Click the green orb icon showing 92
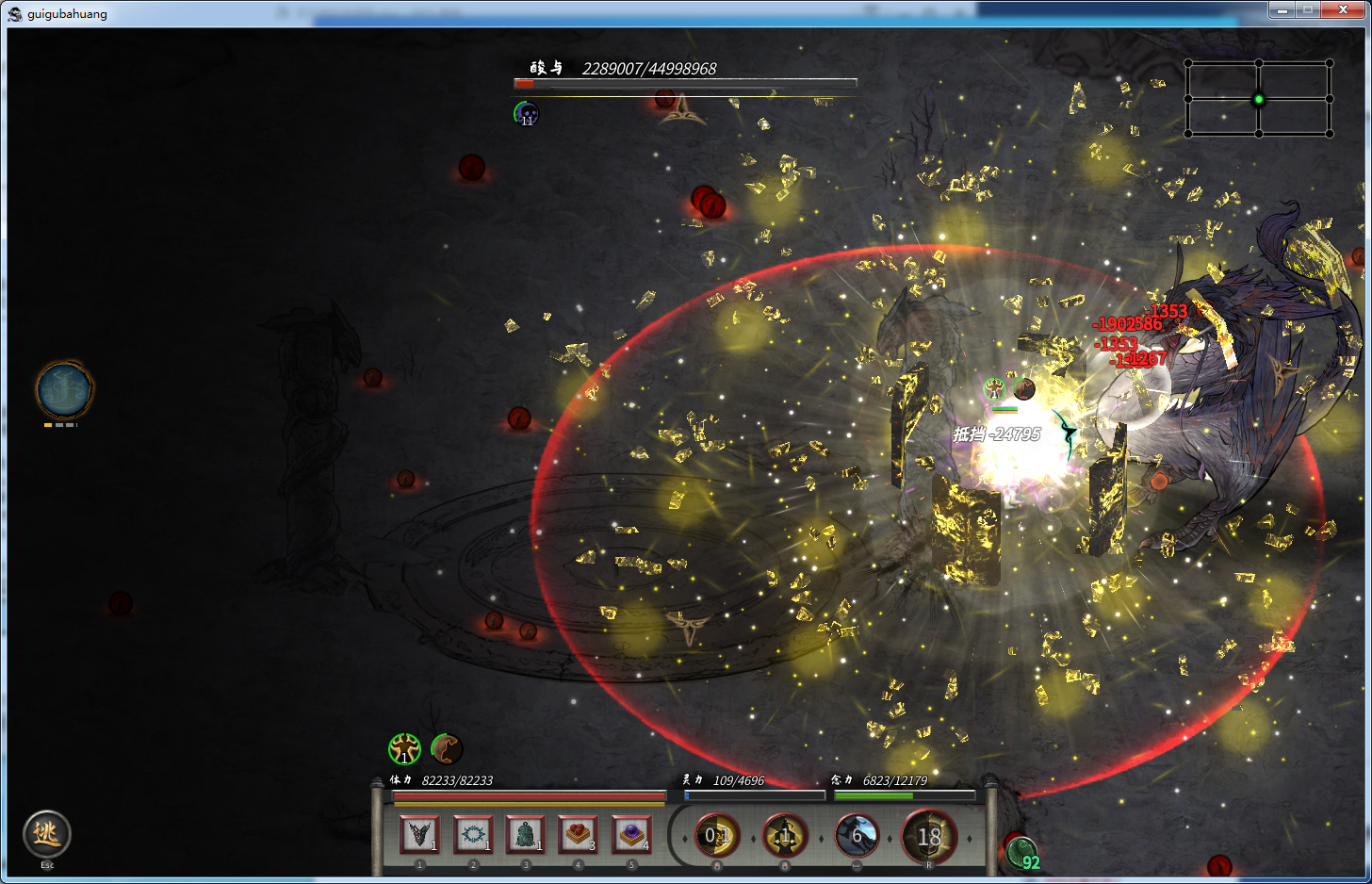Viewport: 1372px width, 884px height. tap(1021, 854)
